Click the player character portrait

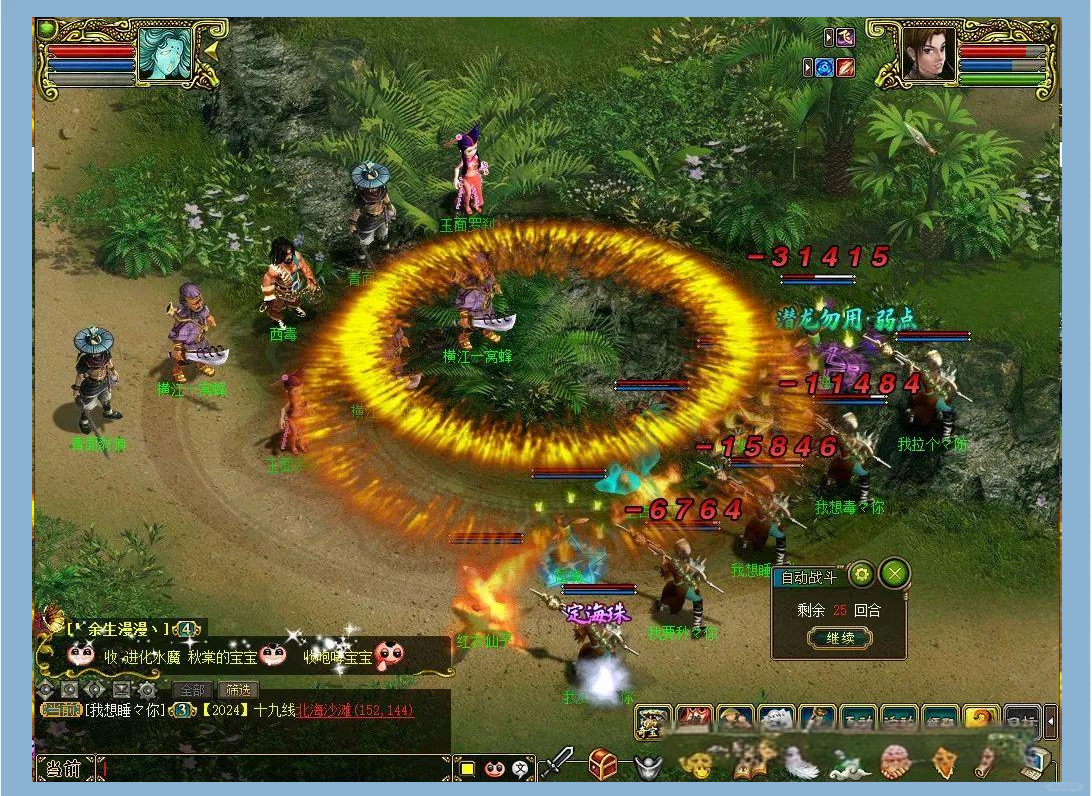click(928, 54)
